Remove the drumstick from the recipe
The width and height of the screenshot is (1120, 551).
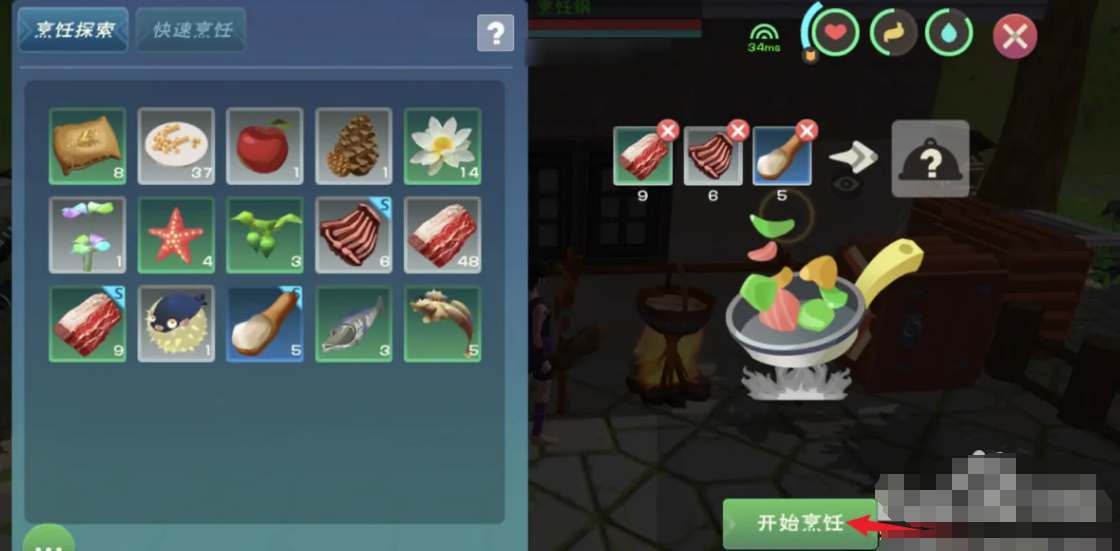tap(806, 131)
